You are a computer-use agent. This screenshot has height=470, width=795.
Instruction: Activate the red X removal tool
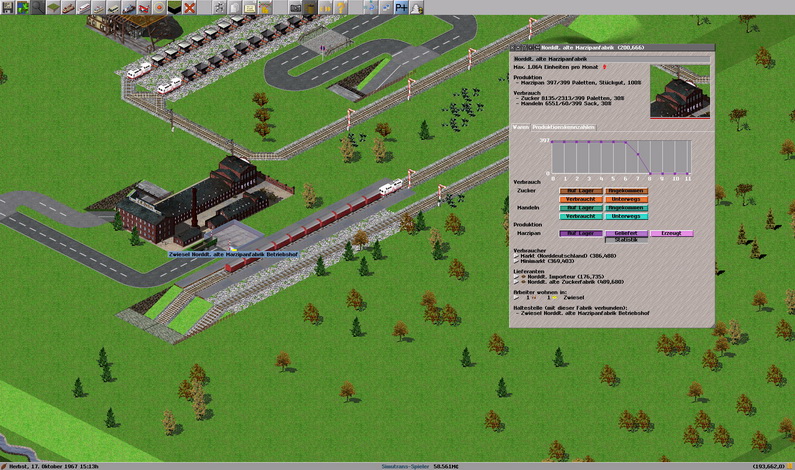tap(189, 7)
